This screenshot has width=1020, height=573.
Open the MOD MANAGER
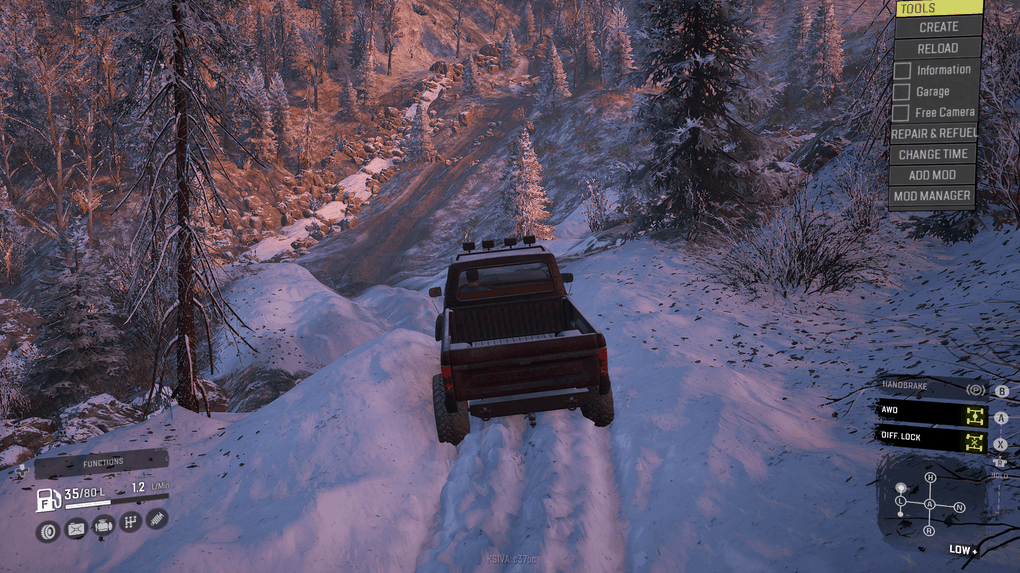pos(932,196)
